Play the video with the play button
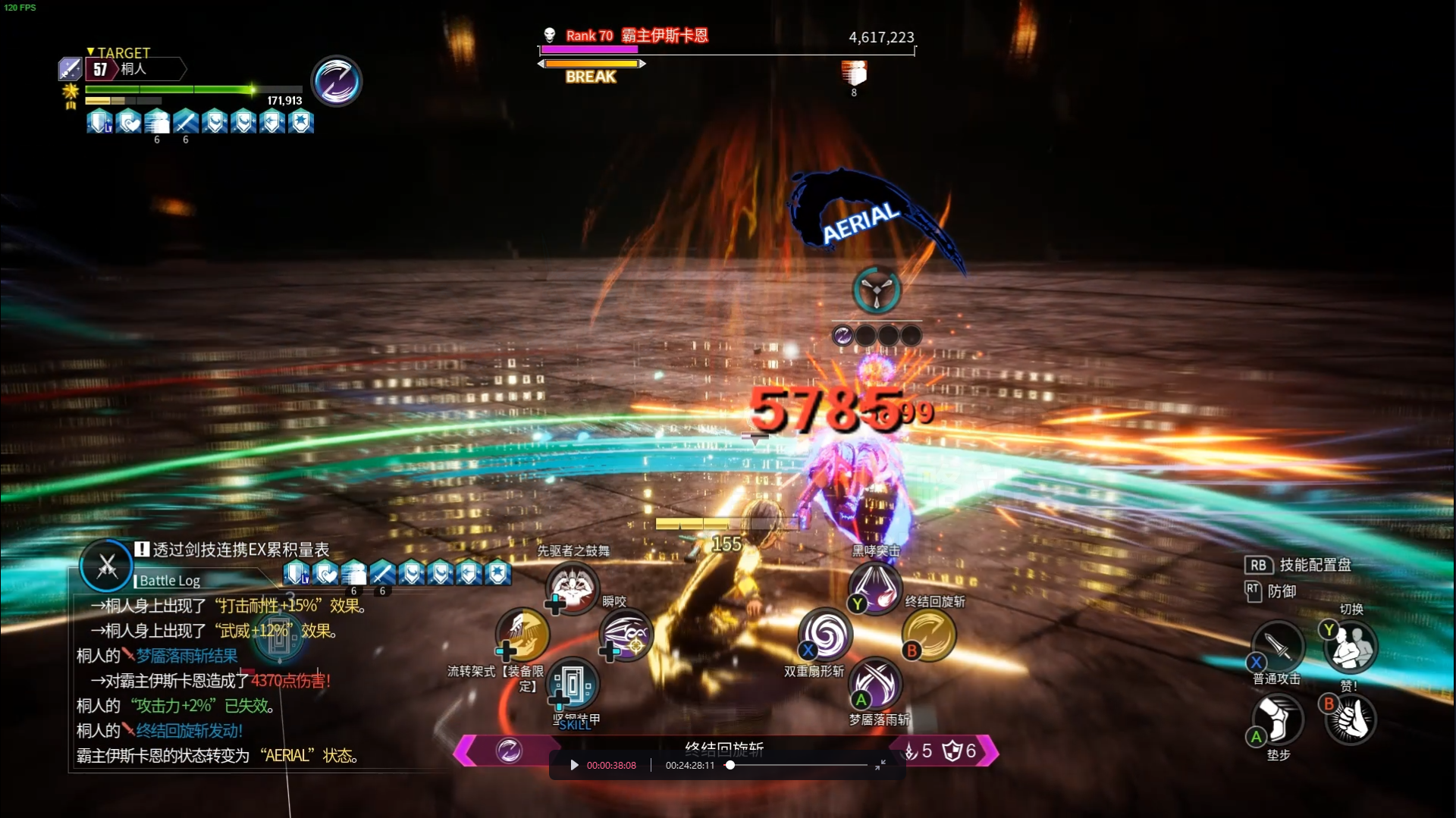1456x818 pixels. click(x=574, y=766)
